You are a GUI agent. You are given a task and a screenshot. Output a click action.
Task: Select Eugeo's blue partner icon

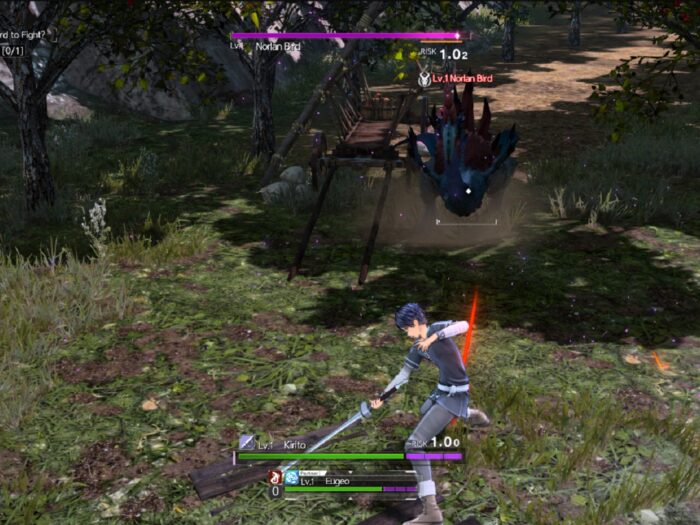[x=291, y=479]
